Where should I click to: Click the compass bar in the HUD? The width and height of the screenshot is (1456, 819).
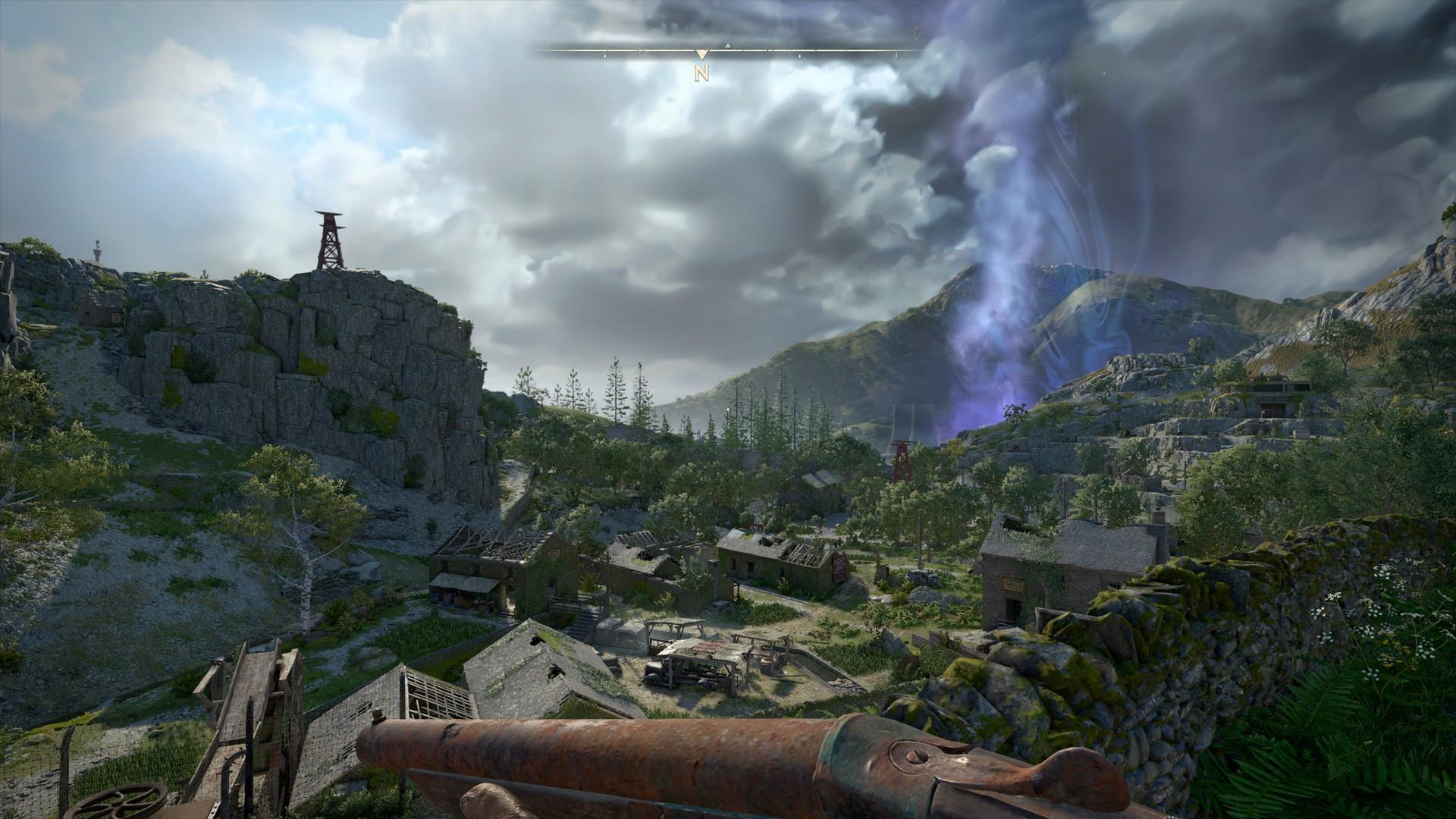coord(726,52)
